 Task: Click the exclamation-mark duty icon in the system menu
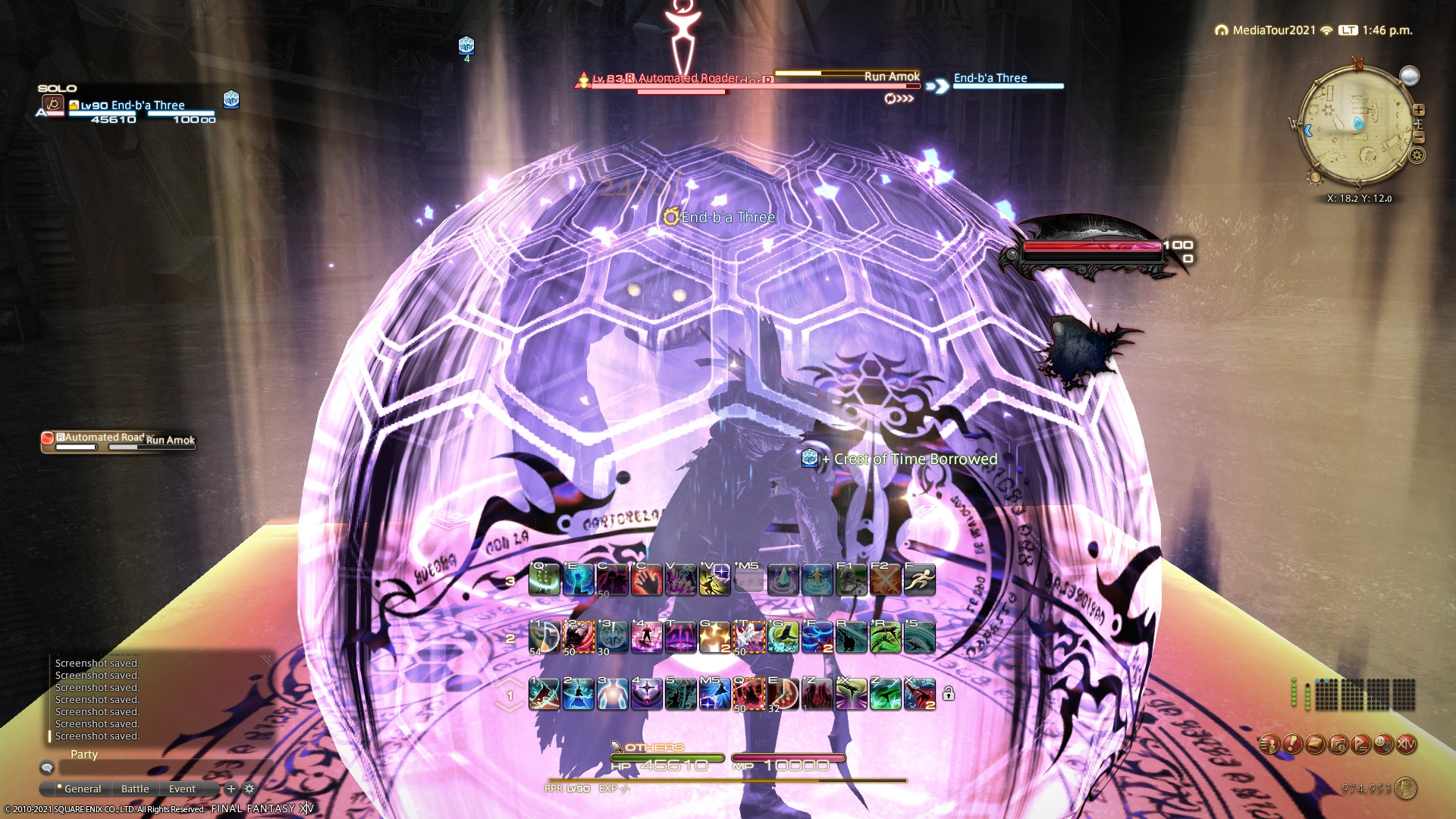click(x=1291, y=744)
